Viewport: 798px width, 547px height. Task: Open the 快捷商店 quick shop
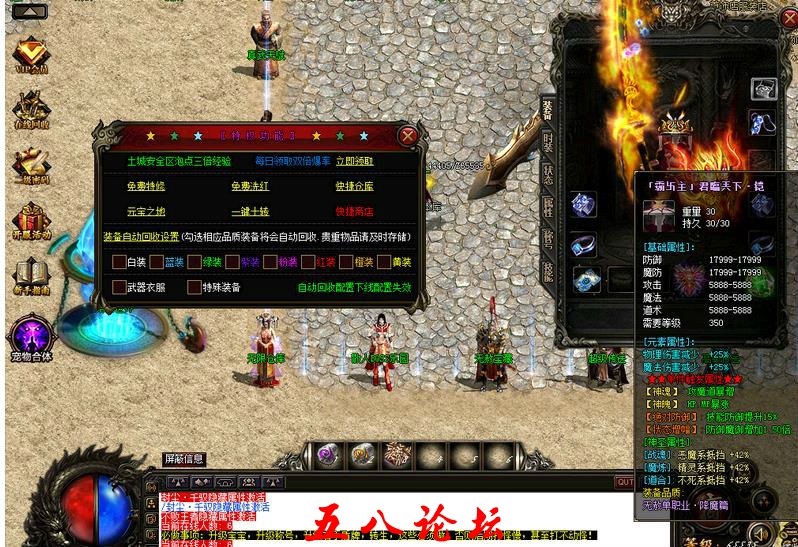(354, 211)
